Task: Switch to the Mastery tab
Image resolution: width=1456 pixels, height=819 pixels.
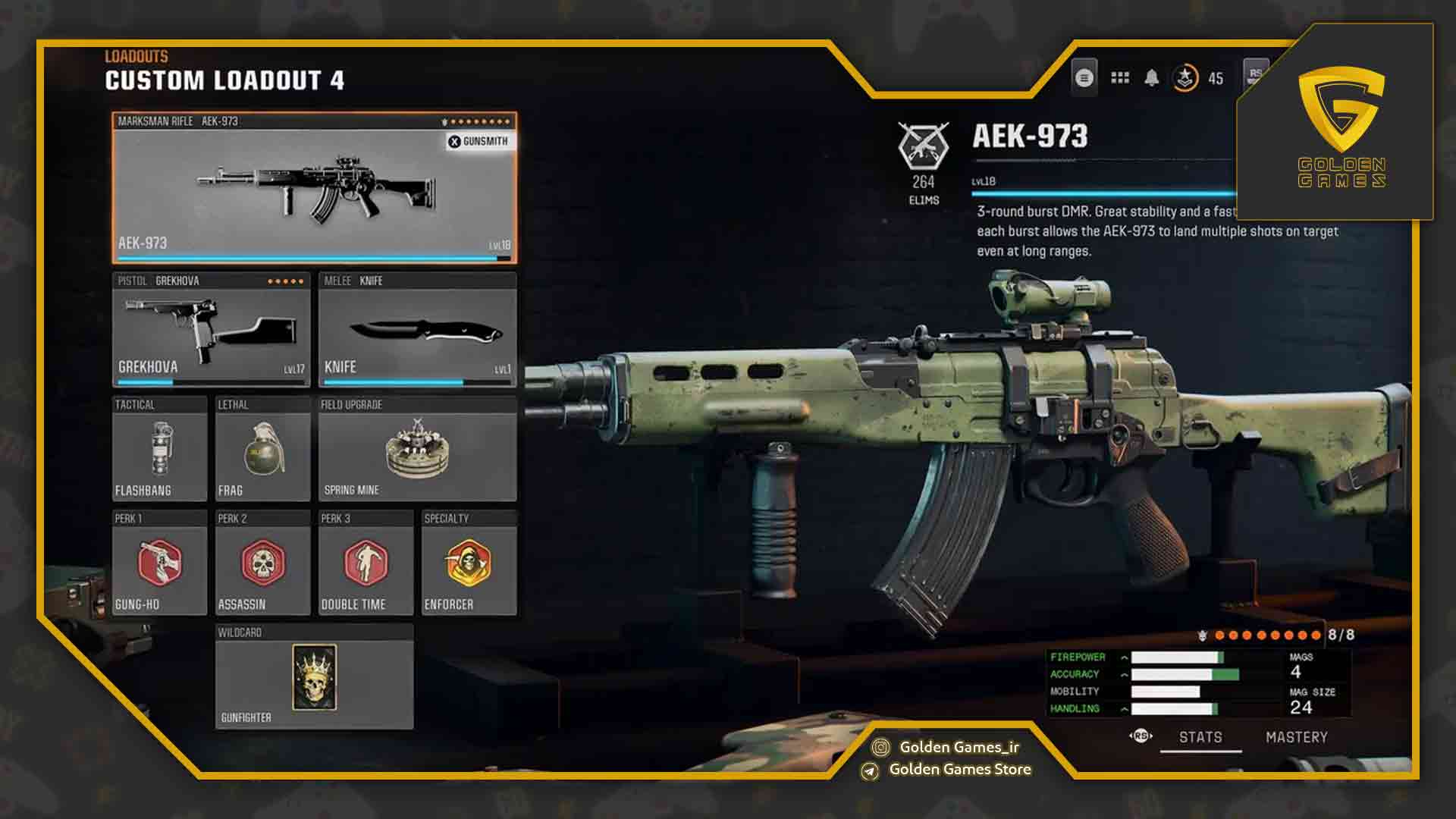Action: 1295,736
